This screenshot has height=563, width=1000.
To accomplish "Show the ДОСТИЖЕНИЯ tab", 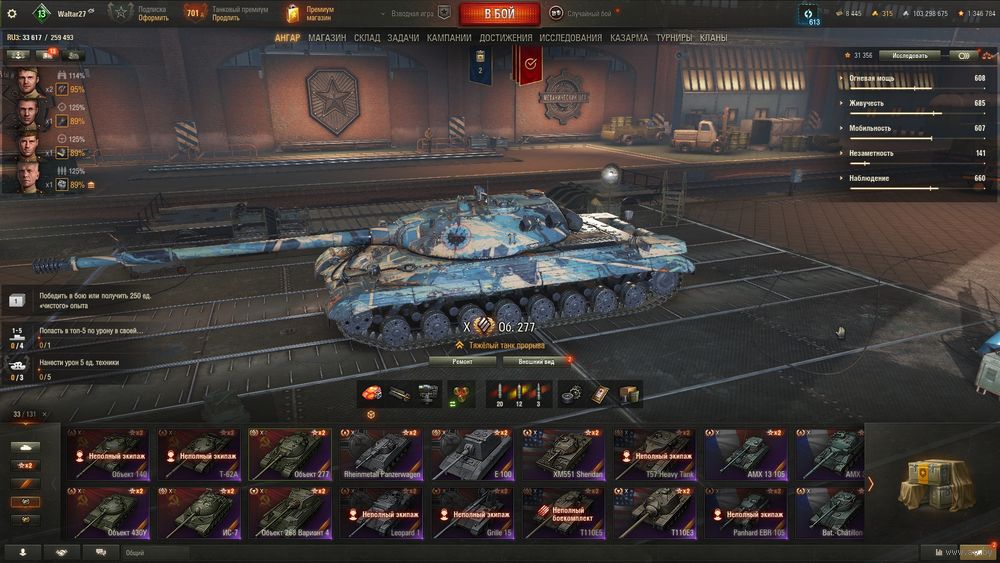I will pyautogui.click(x=505, y=38).
